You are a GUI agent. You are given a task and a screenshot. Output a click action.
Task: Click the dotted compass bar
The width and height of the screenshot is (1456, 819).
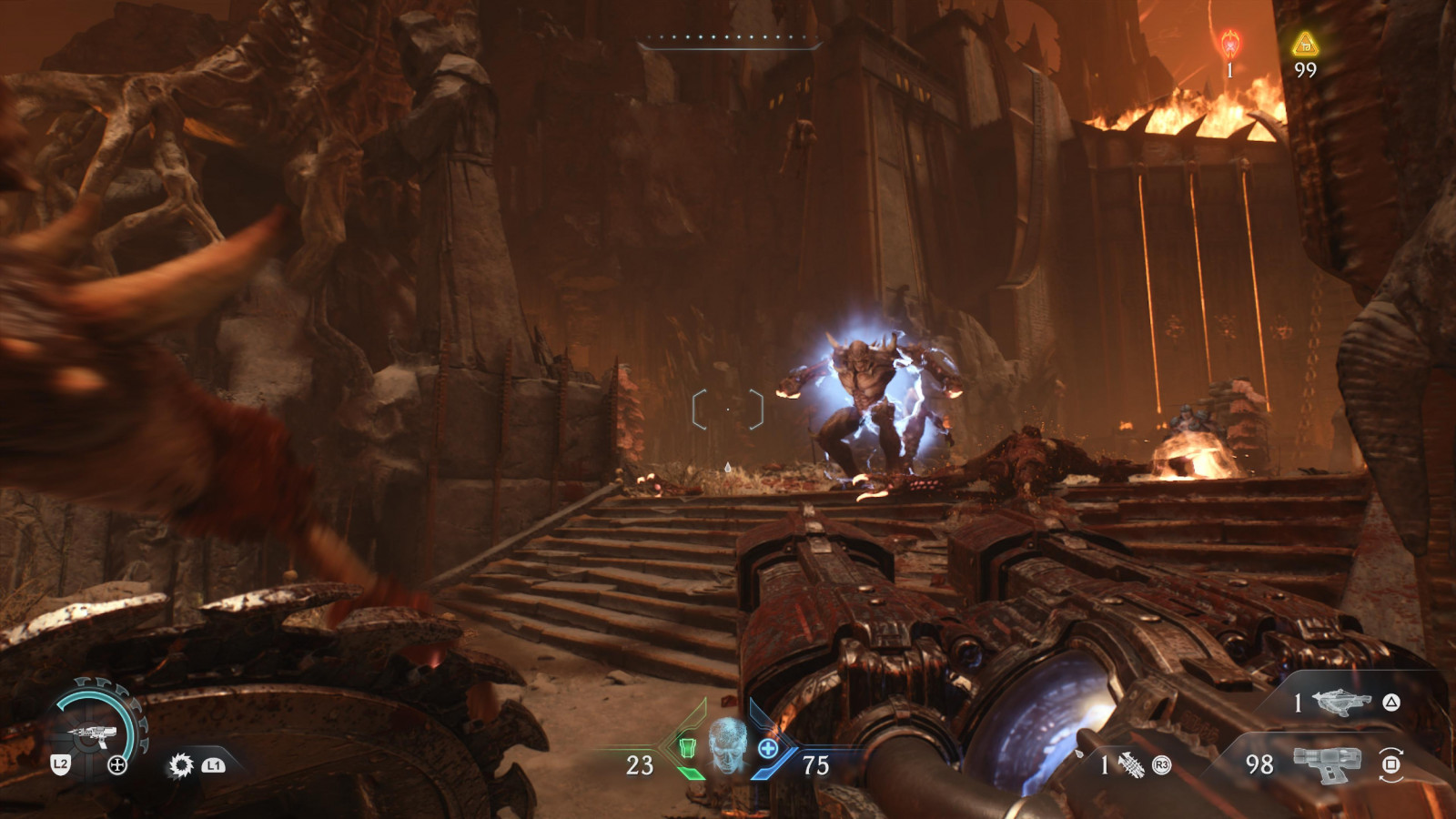[728, 38]
